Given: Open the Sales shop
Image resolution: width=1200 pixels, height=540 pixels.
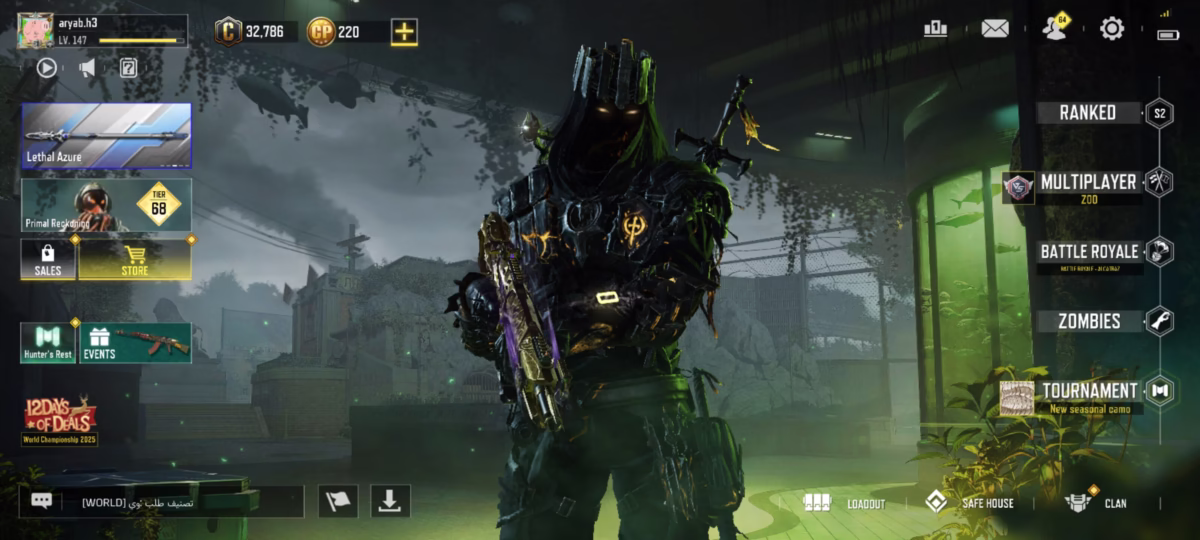Looking at the screenshot, I should 48,260.
